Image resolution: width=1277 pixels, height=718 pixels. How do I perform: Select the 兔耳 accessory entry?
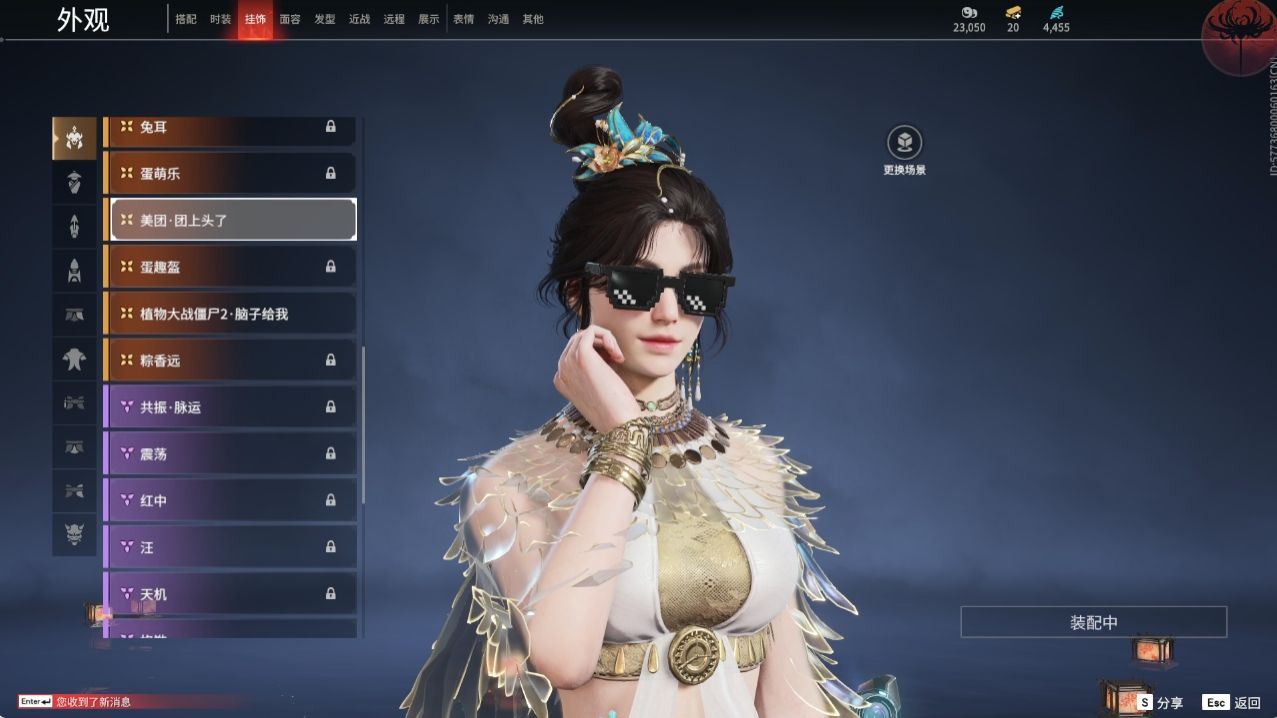[230, 127]
